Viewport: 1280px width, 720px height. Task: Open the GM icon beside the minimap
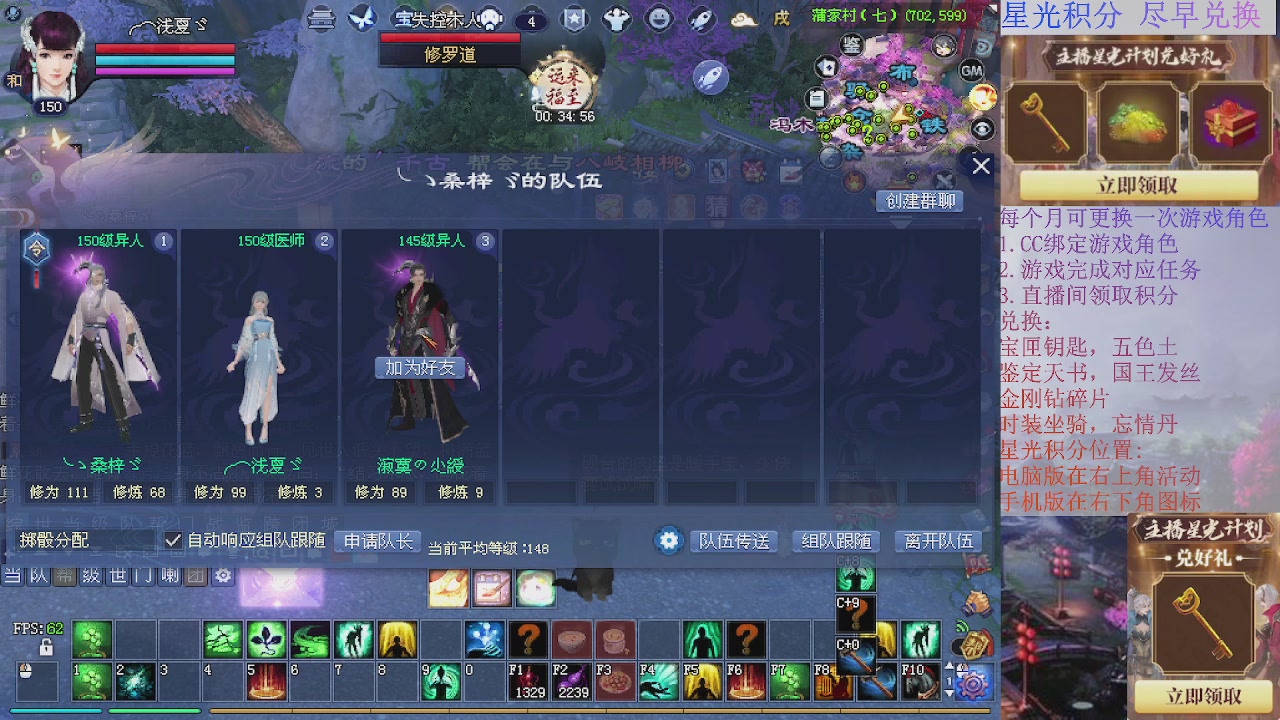(971, 71)
